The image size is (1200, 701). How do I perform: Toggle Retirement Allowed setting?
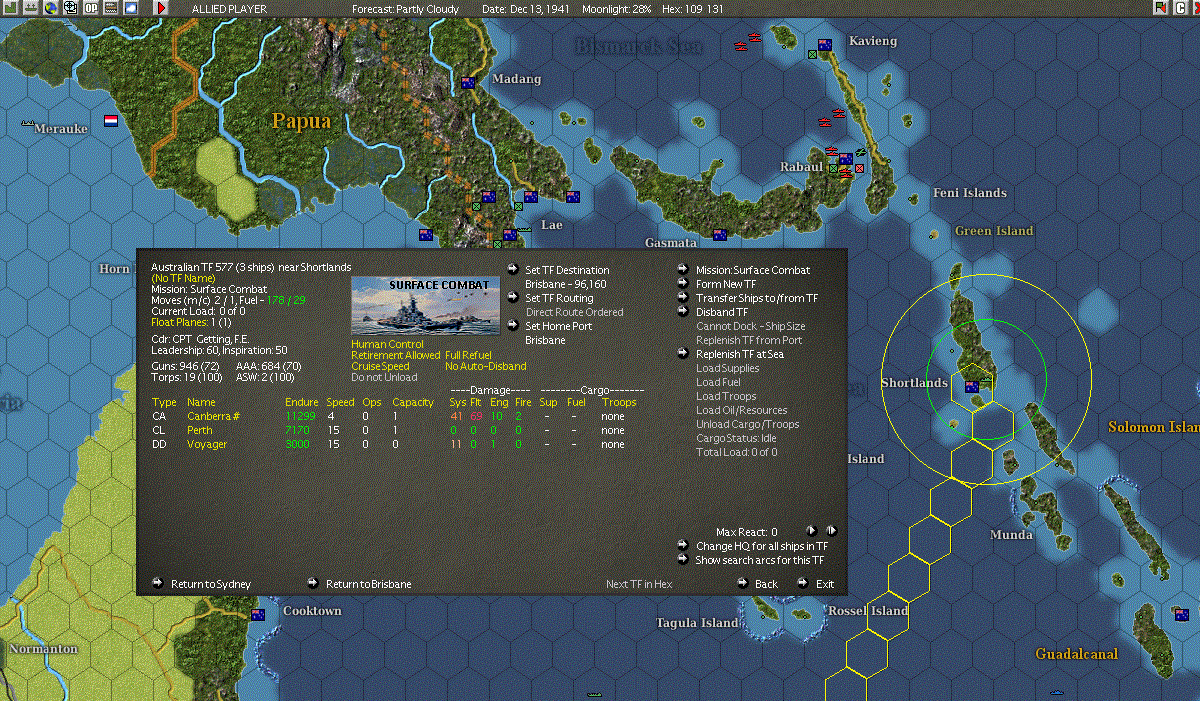395,355
